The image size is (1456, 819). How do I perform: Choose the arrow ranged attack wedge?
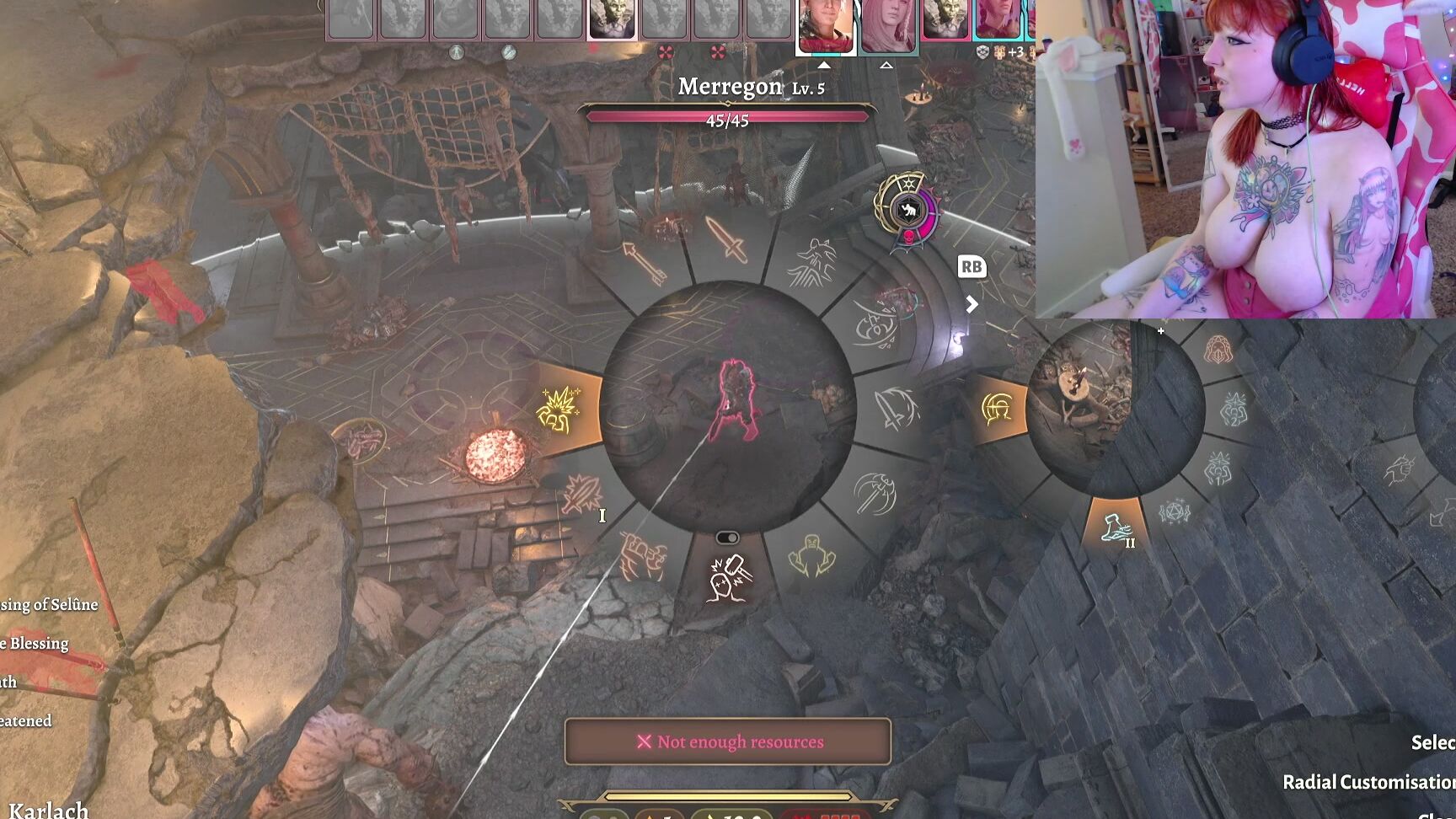coord(645,263)
